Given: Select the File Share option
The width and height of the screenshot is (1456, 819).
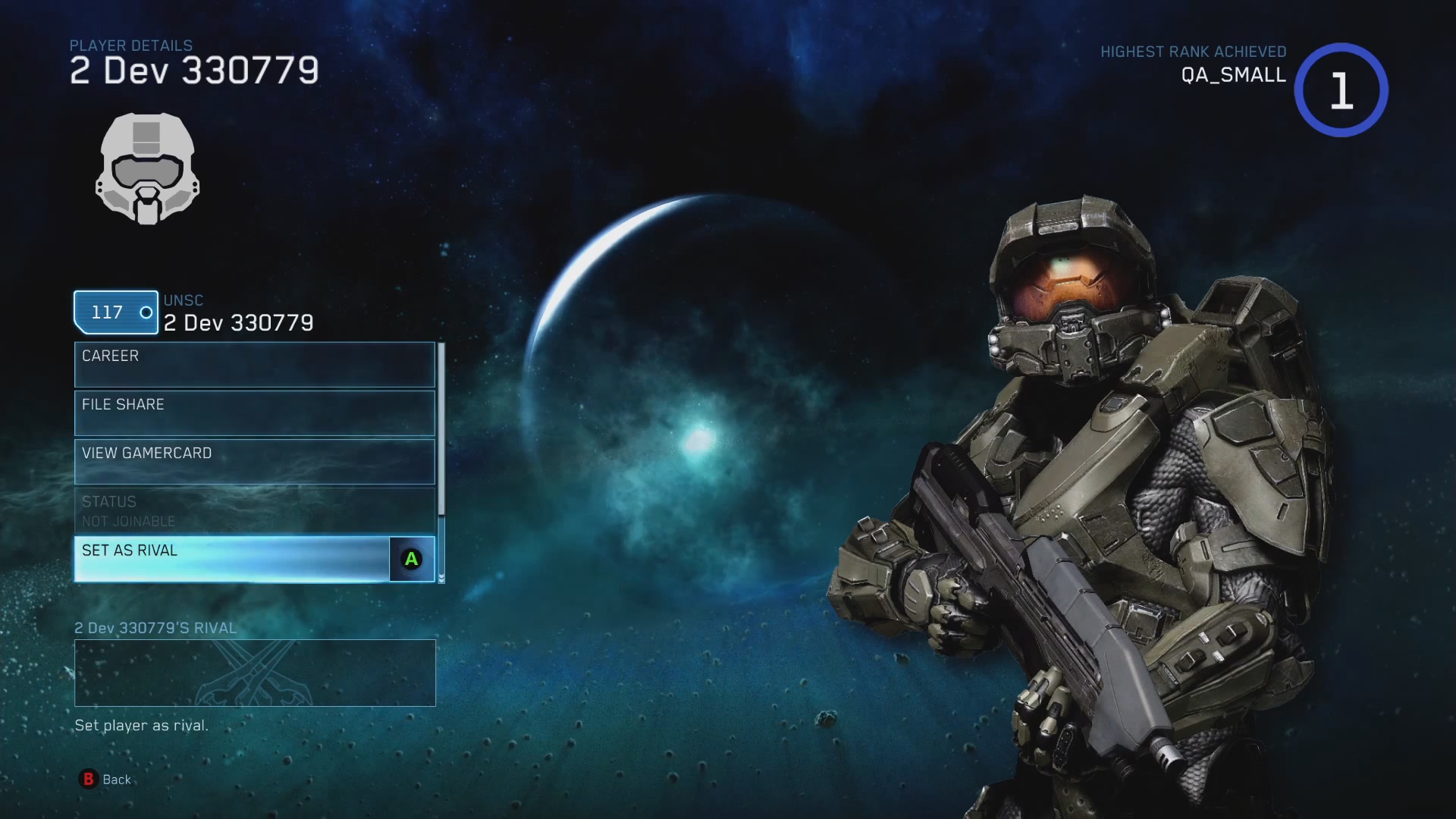Looking at the screenshot, I should pyautogui.click(x=254, y=413).
